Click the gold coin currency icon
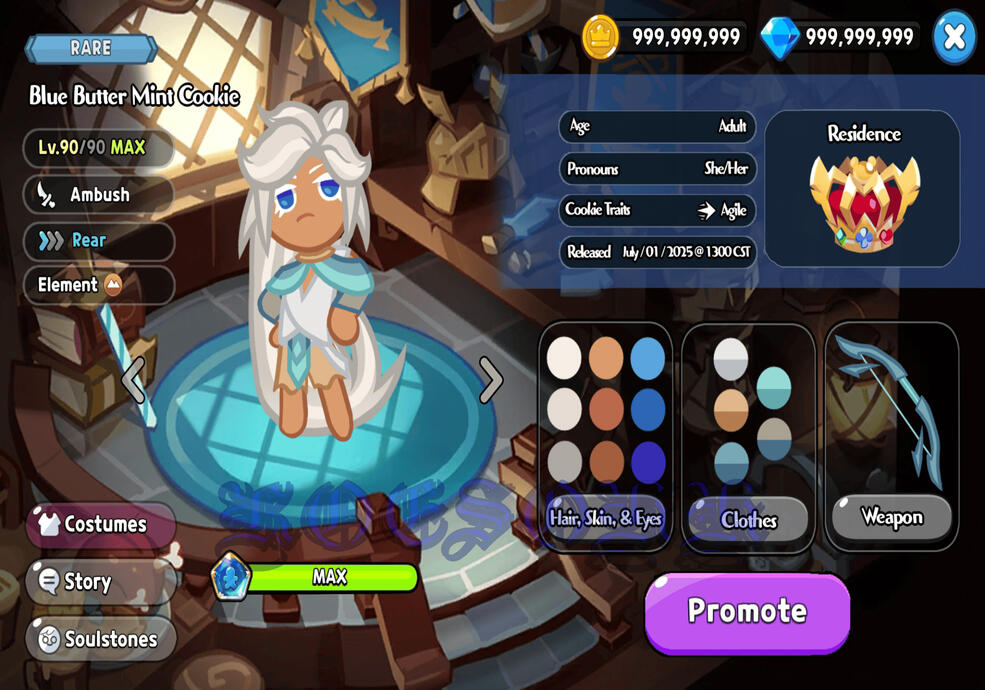This screenshot has width=985, height=690. [601, 38]
